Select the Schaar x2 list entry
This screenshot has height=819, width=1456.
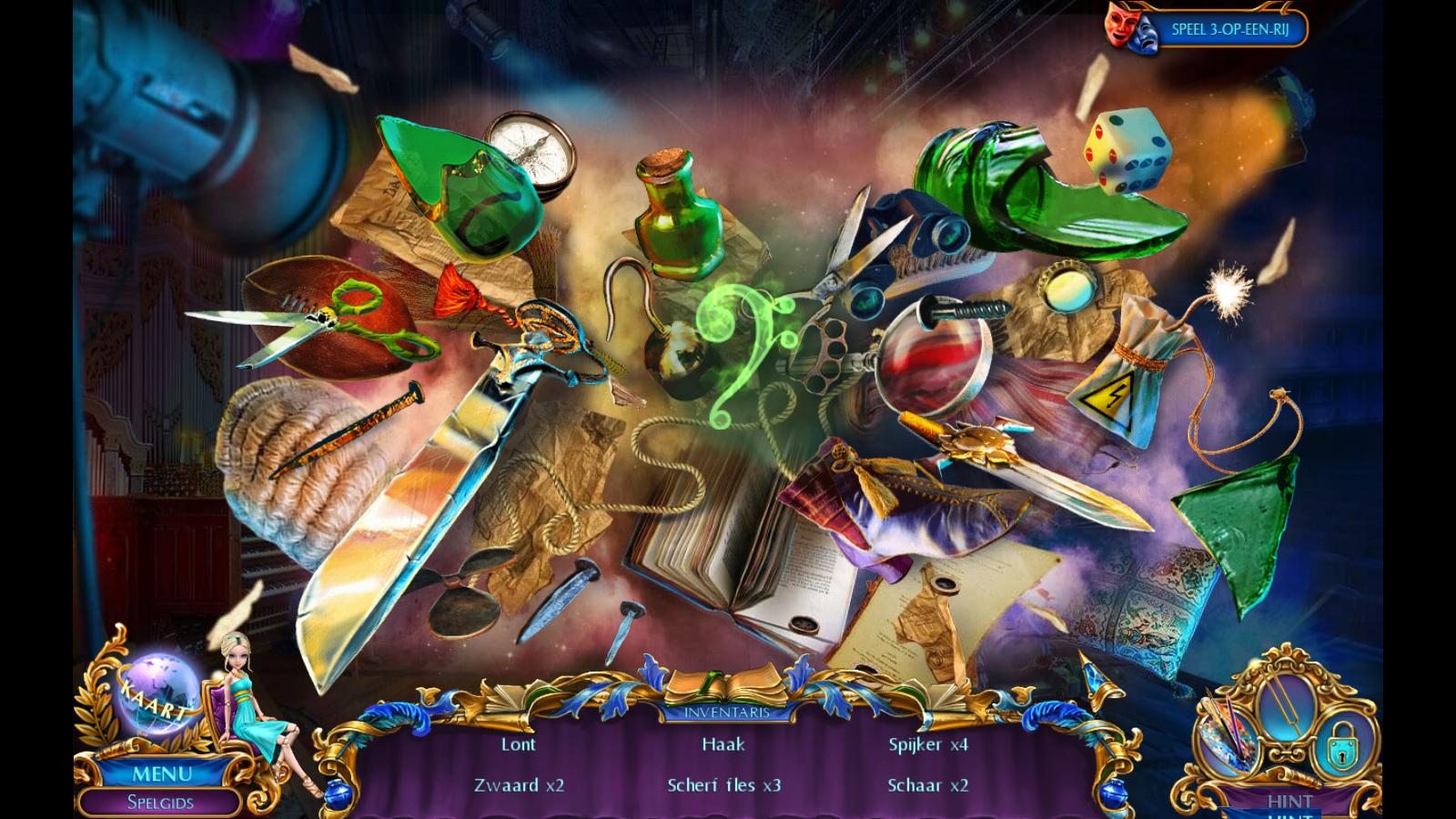click(928, 784)
